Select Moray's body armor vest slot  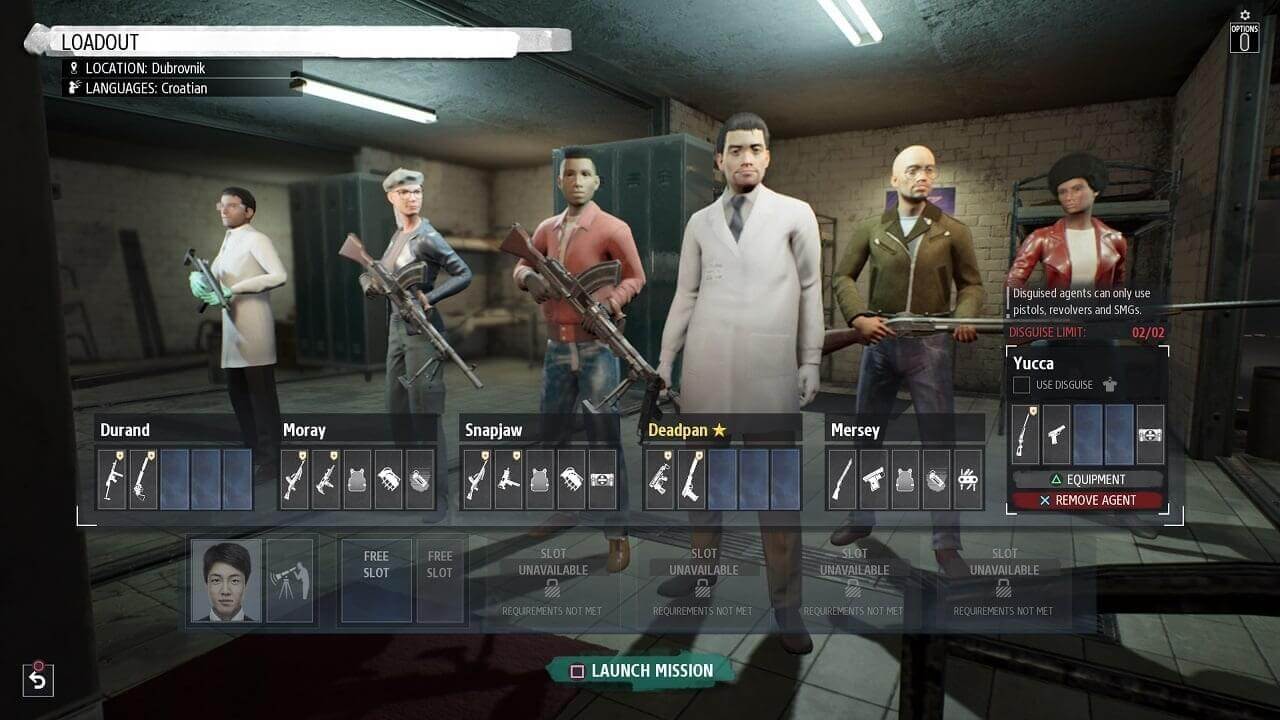point(357,479)
